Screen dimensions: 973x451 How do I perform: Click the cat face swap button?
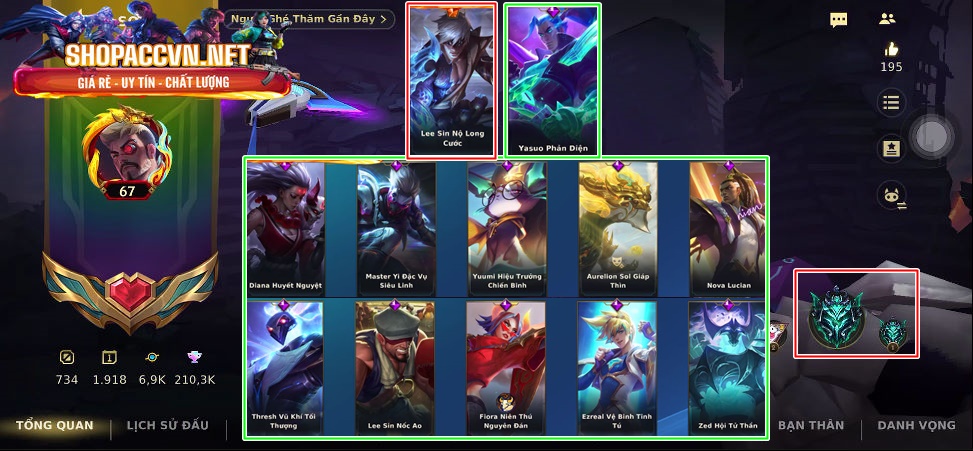coord(891,196)
